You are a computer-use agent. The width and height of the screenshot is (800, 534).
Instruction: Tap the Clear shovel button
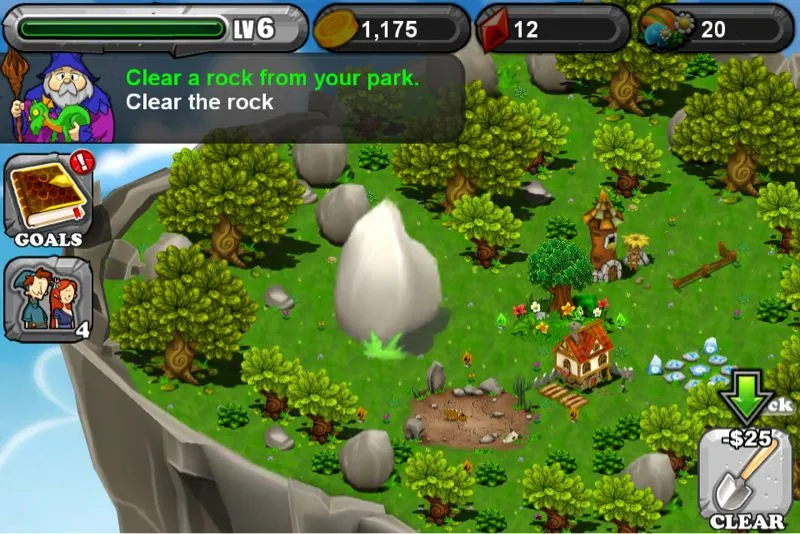(x=747, y=476)
